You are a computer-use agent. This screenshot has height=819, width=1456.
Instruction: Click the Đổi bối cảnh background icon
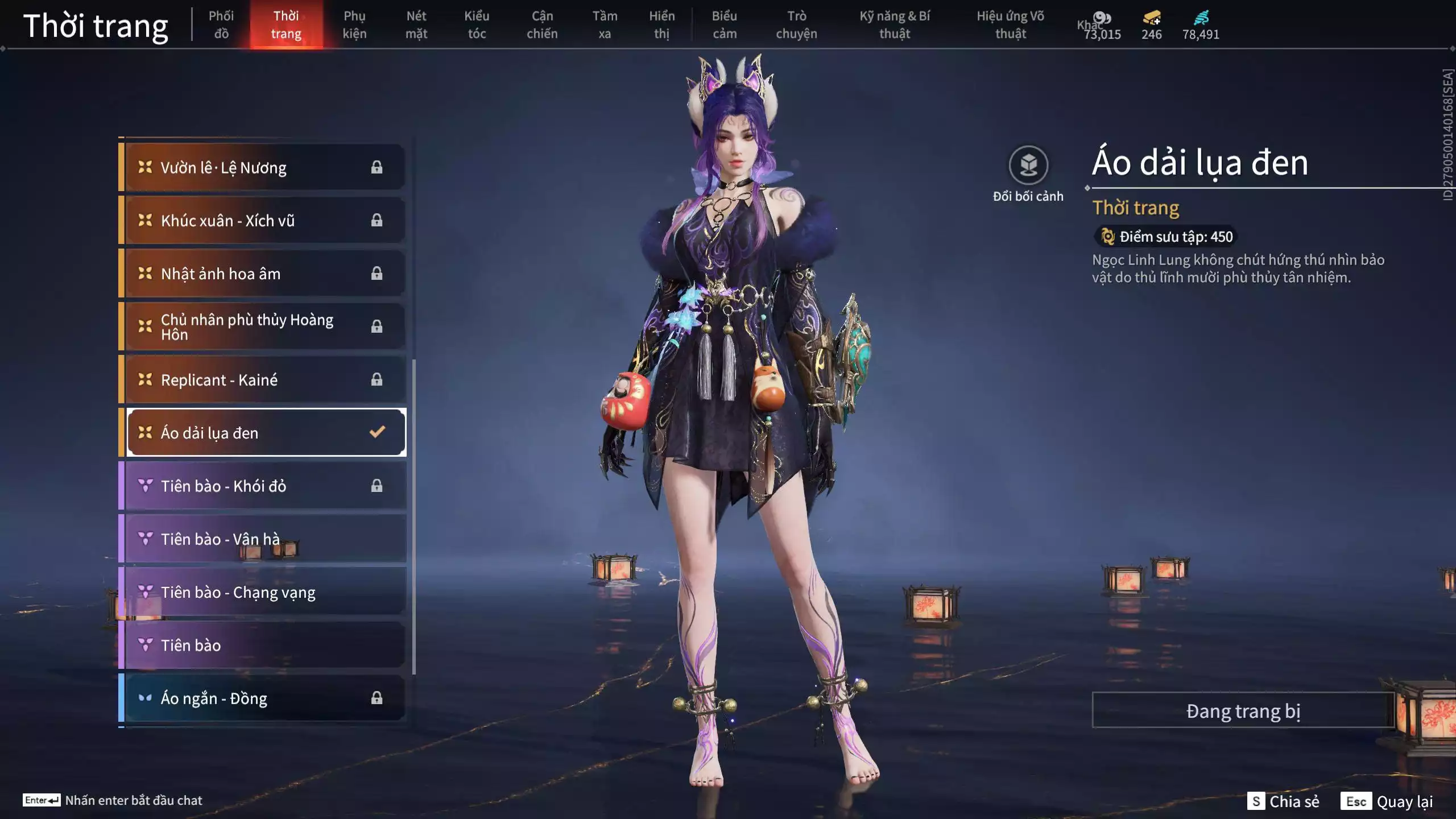point(1028,166)
